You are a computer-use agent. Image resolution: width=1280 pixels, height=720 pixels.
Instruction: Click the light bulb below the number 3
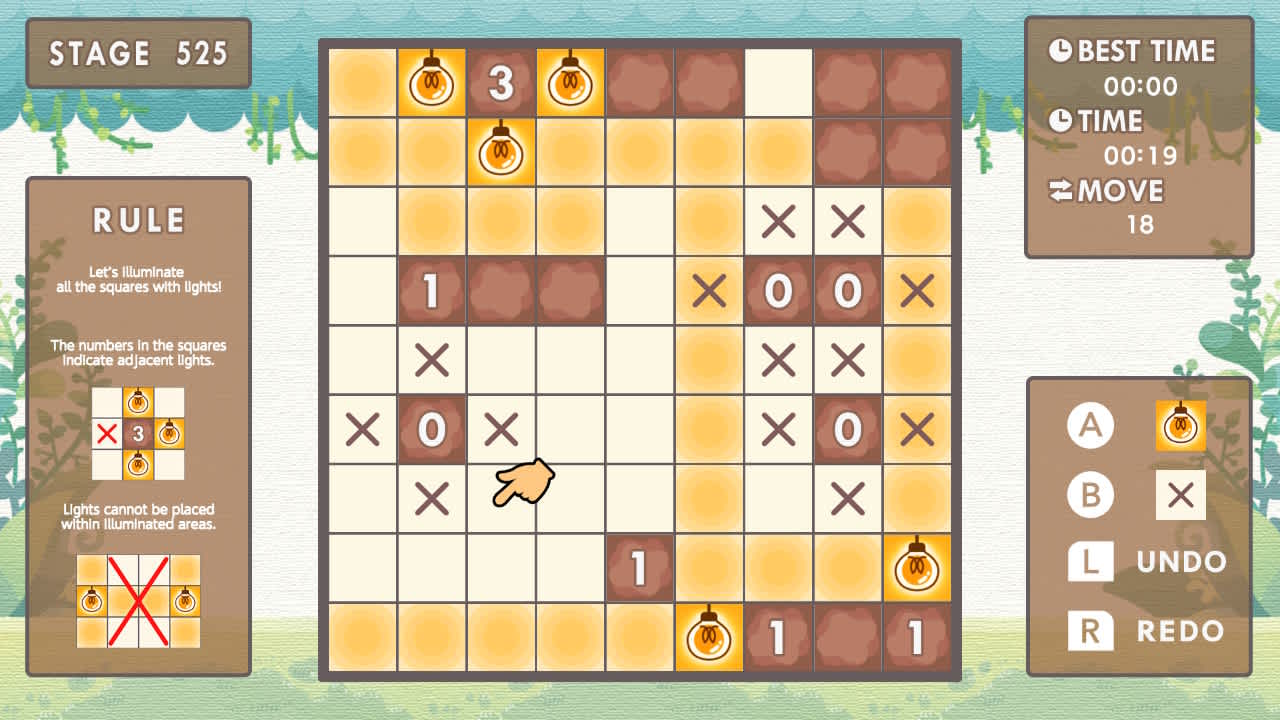pyautogui.click(x=501, y=152)
